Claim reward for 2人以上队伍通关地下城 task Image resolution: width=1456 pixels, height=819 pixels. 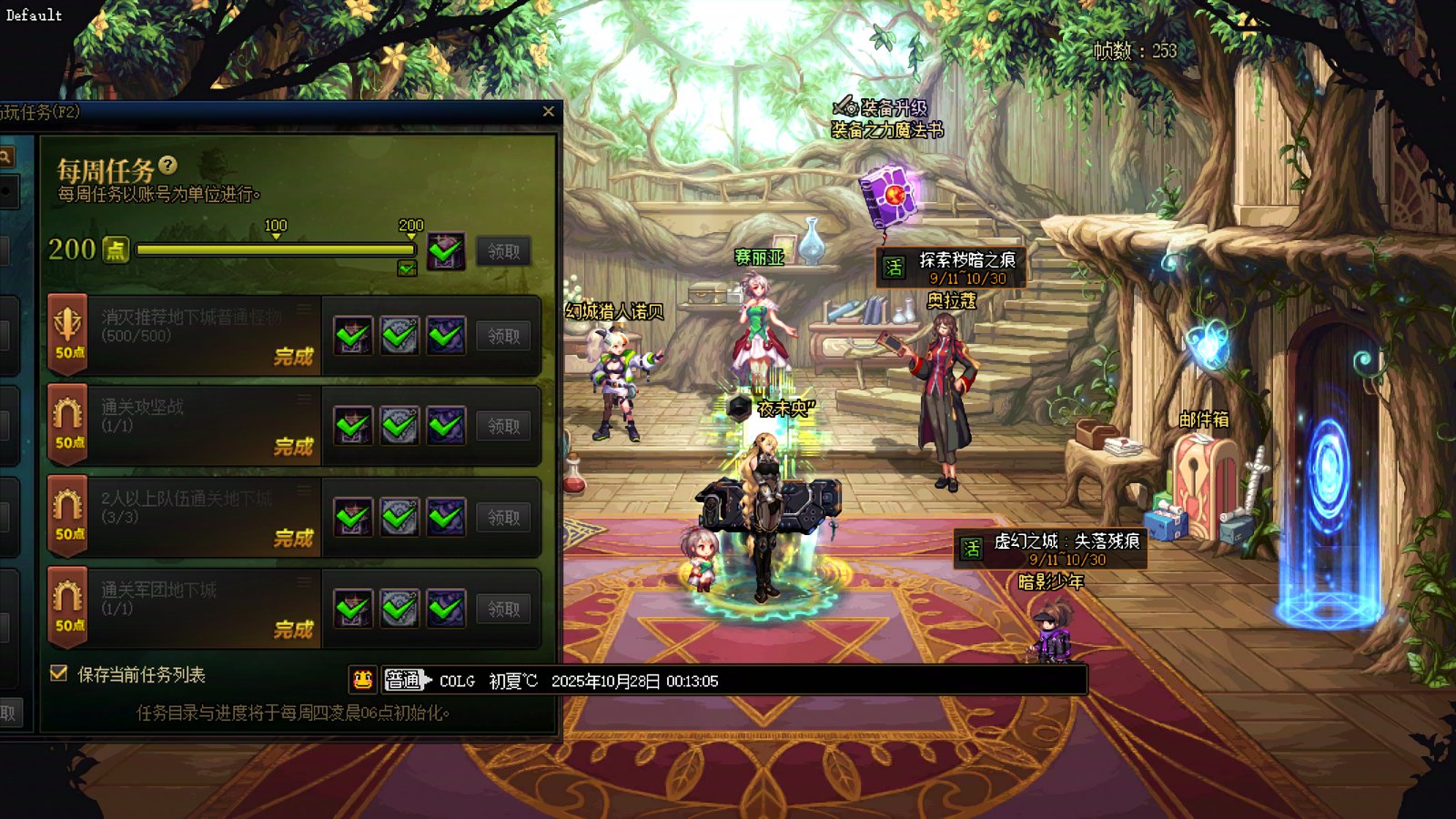point(503,517)
